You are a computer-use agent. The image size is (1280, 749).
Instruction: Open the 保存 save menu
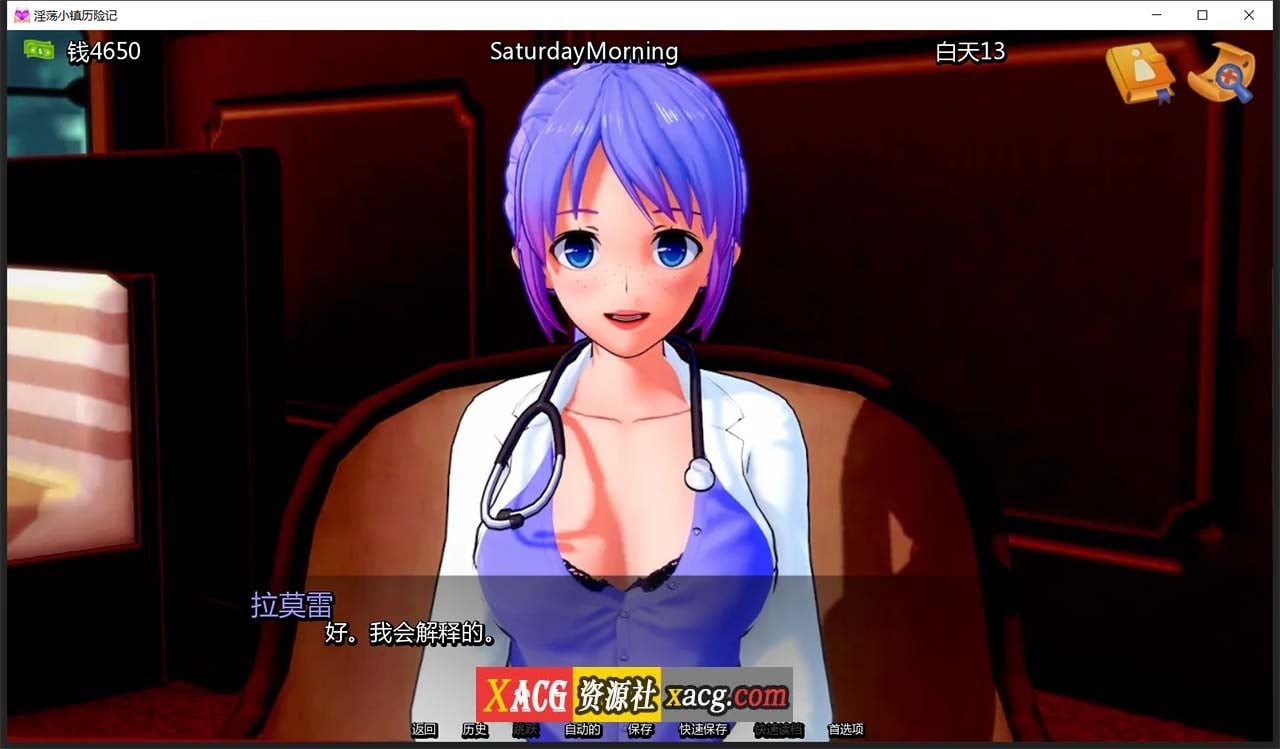[x=638, y=730]
